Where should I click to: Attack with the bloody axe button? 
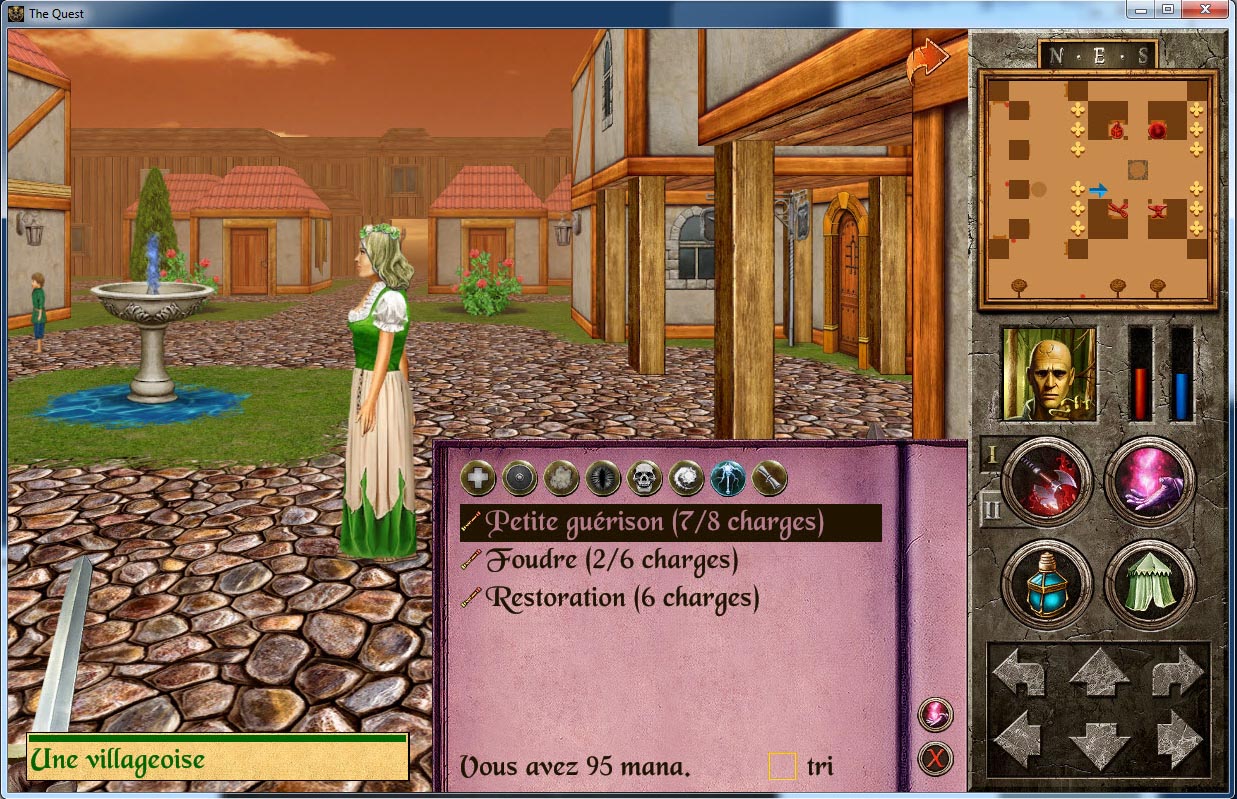(x=1046, y=481)
